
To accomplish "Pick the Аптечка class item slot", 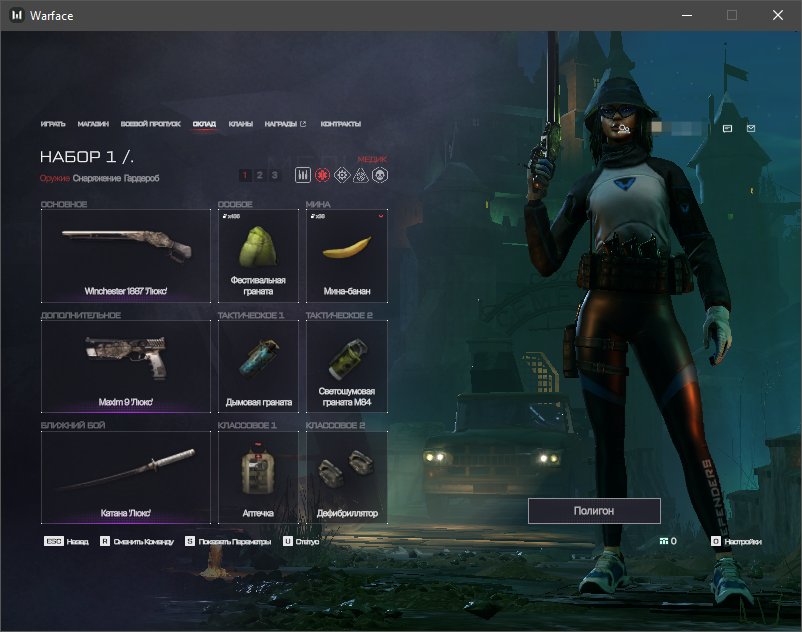I will (258, 477).
